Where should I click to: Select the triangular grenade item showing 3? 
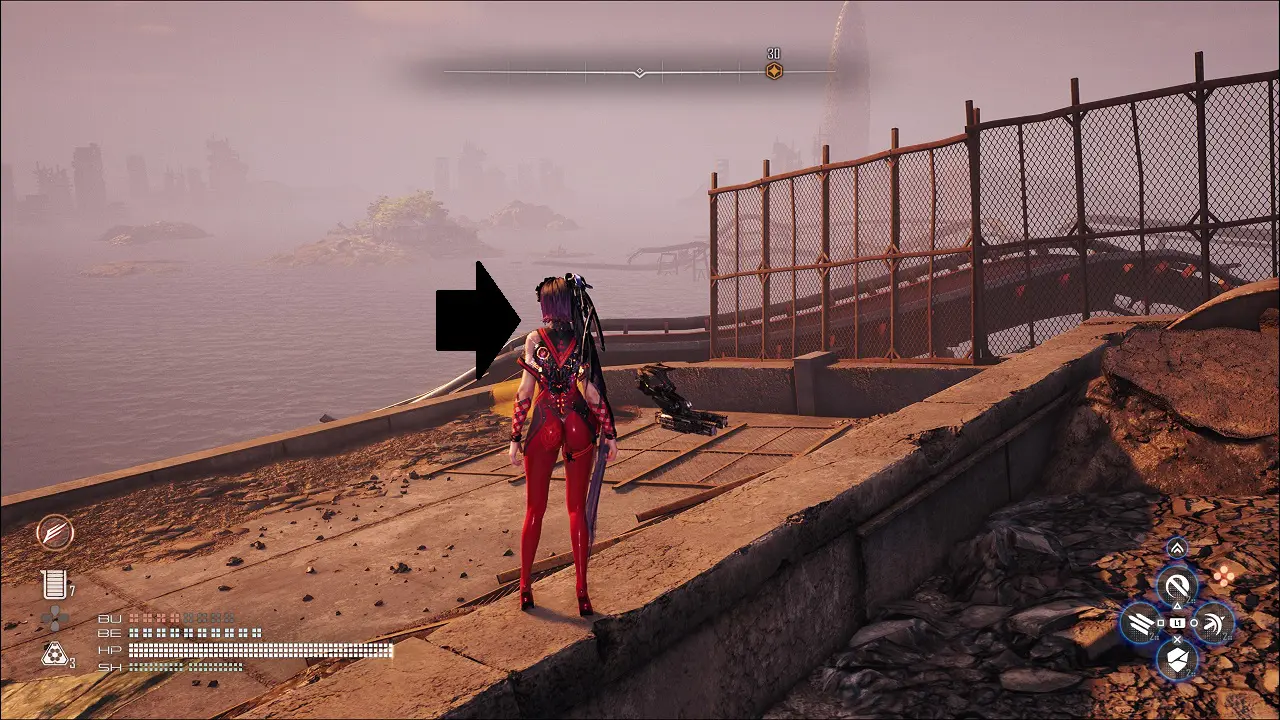coord(54,654)
